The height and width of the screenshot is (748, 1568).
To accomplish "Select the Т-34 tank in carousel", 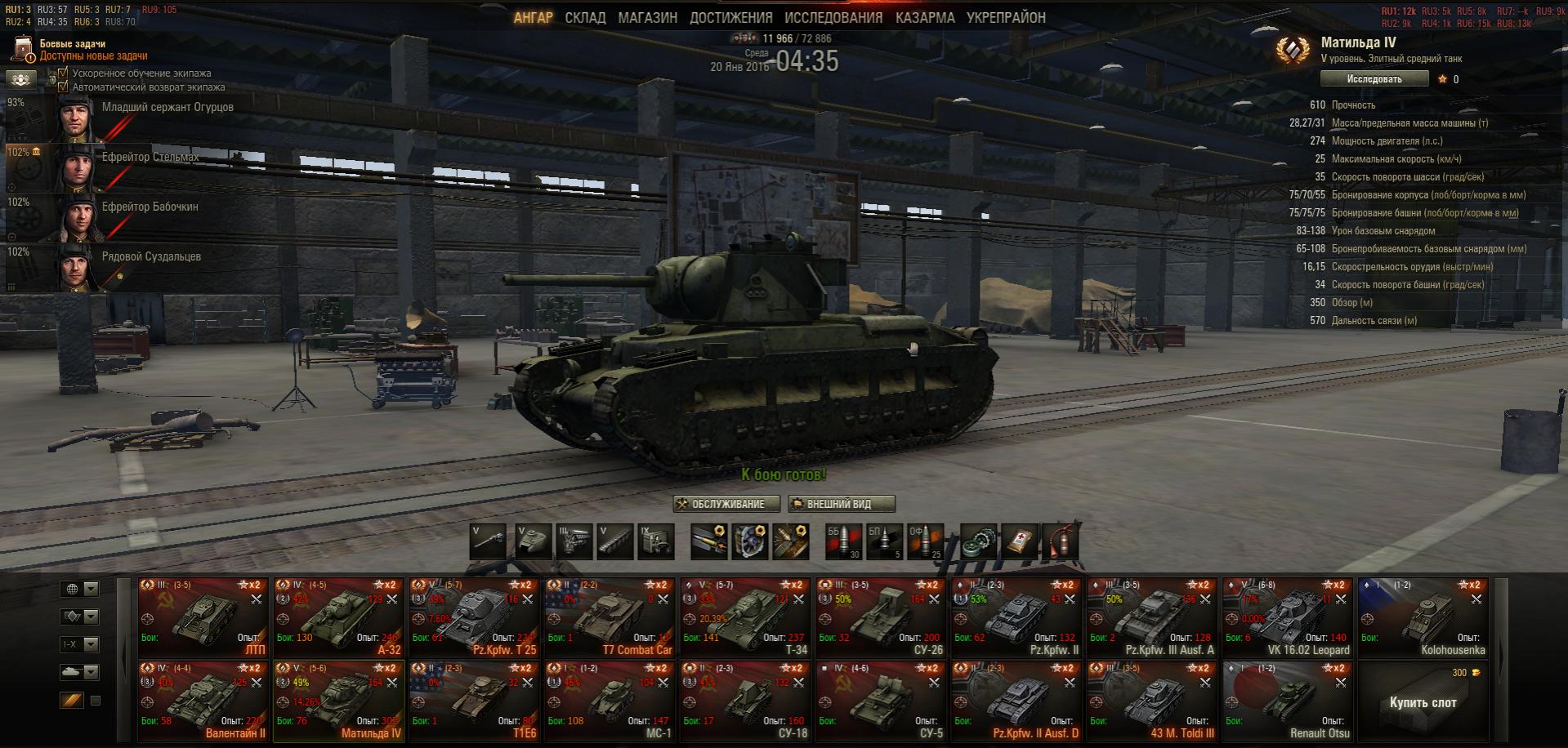I will tap(746, 617).
